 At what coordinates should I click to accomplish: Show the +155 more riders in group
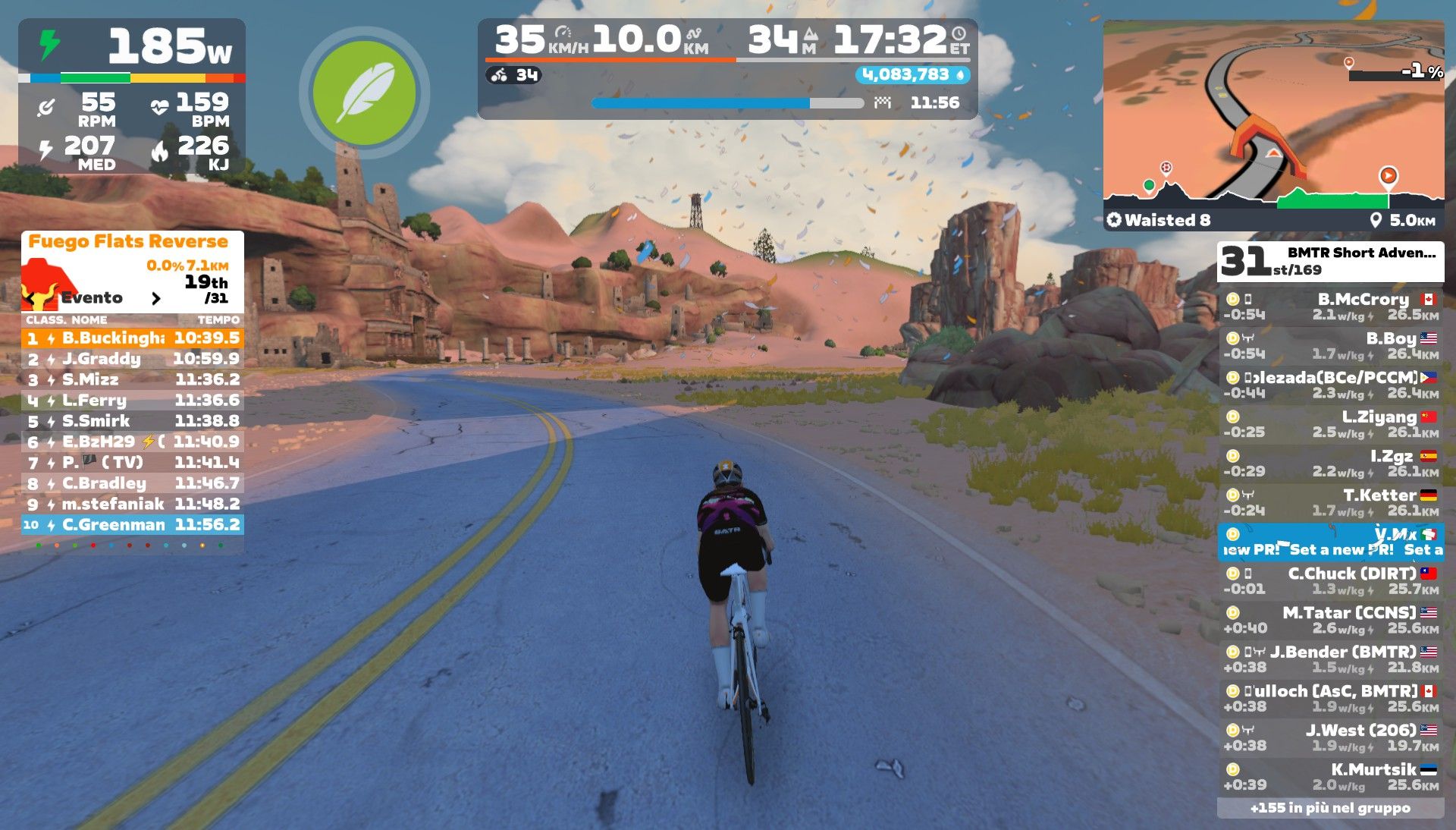click(1330, 809)
